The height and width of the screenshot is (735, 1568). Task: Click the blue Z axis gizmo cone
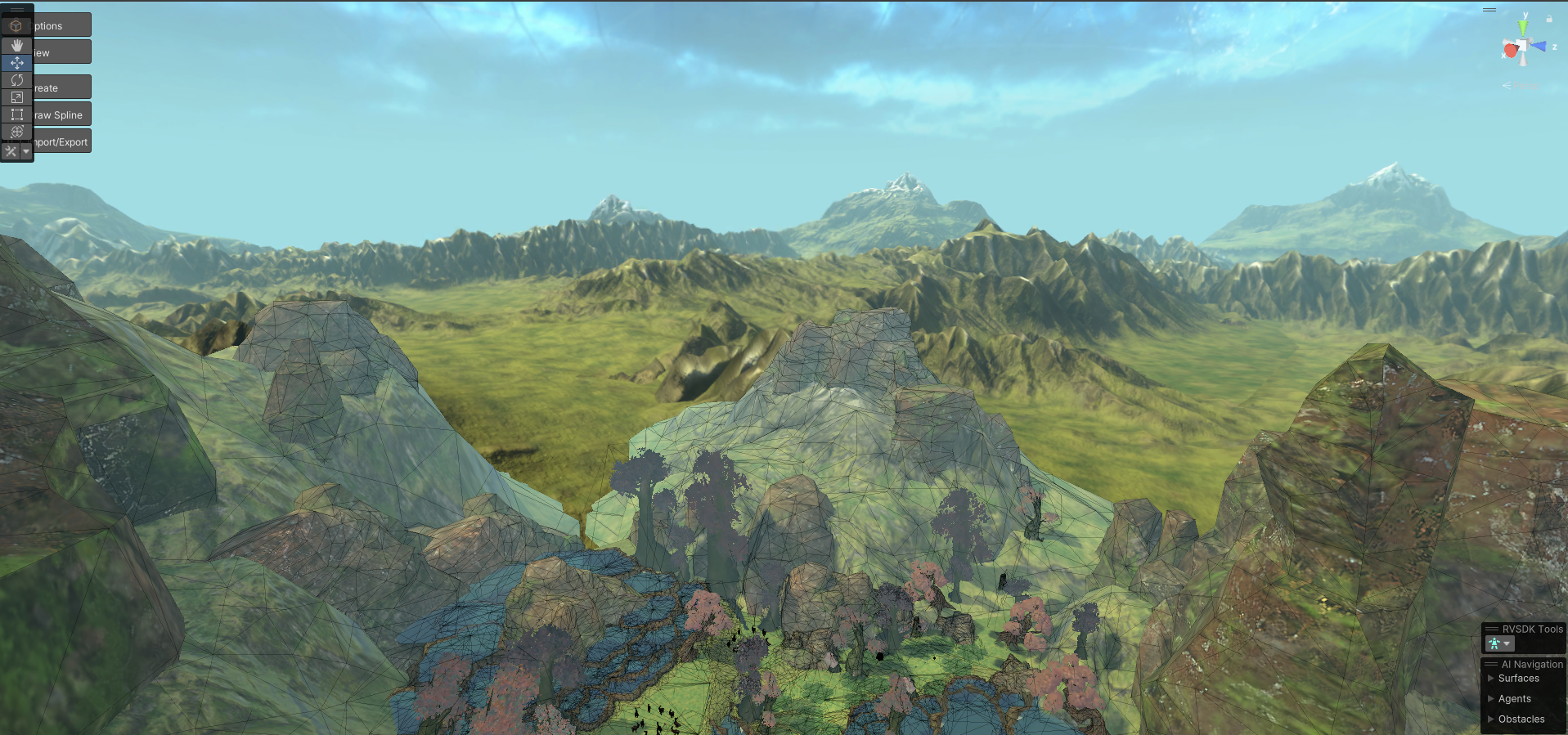click(1540, 47)
